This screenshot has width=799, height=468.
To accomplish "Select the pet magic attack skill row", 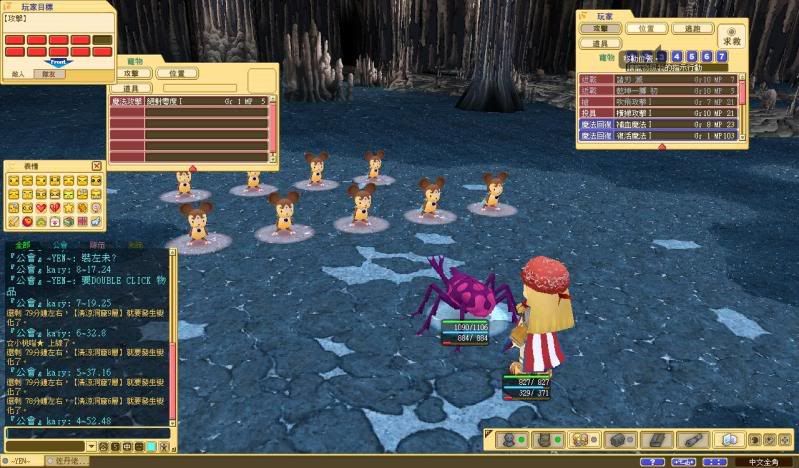I will tap(190, 101).
